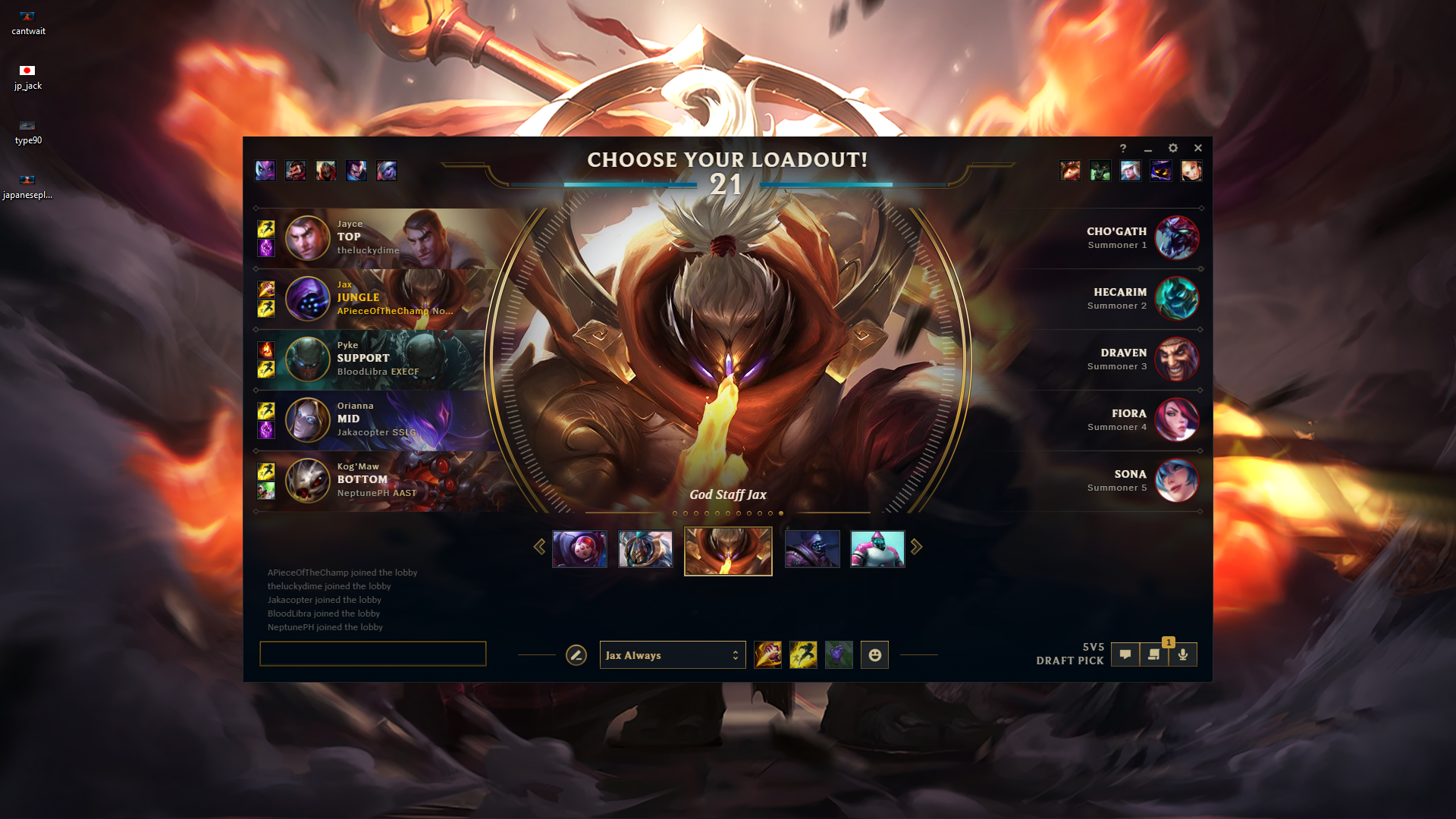The image size is (1456, 819).
Task: Click the Cho'Gath enemy champion portrait
Action: 1177,238
